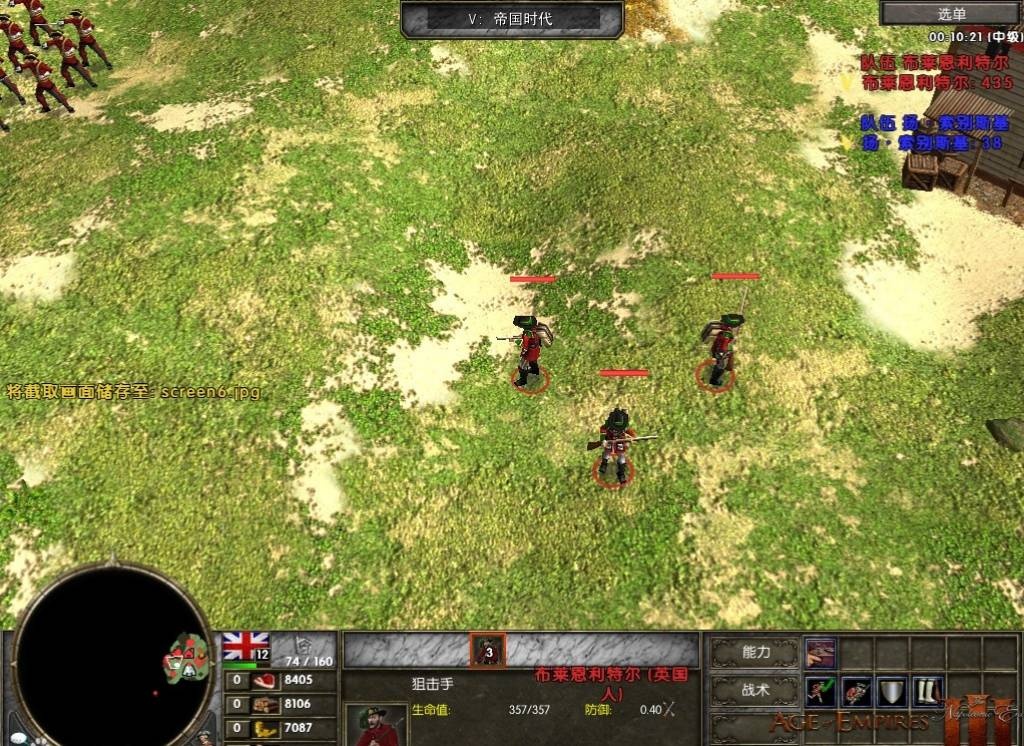The image size is (1024, 746).
Task: Select the shield defend stance icon
Action: pyautogui.click(x=891, y=690)
